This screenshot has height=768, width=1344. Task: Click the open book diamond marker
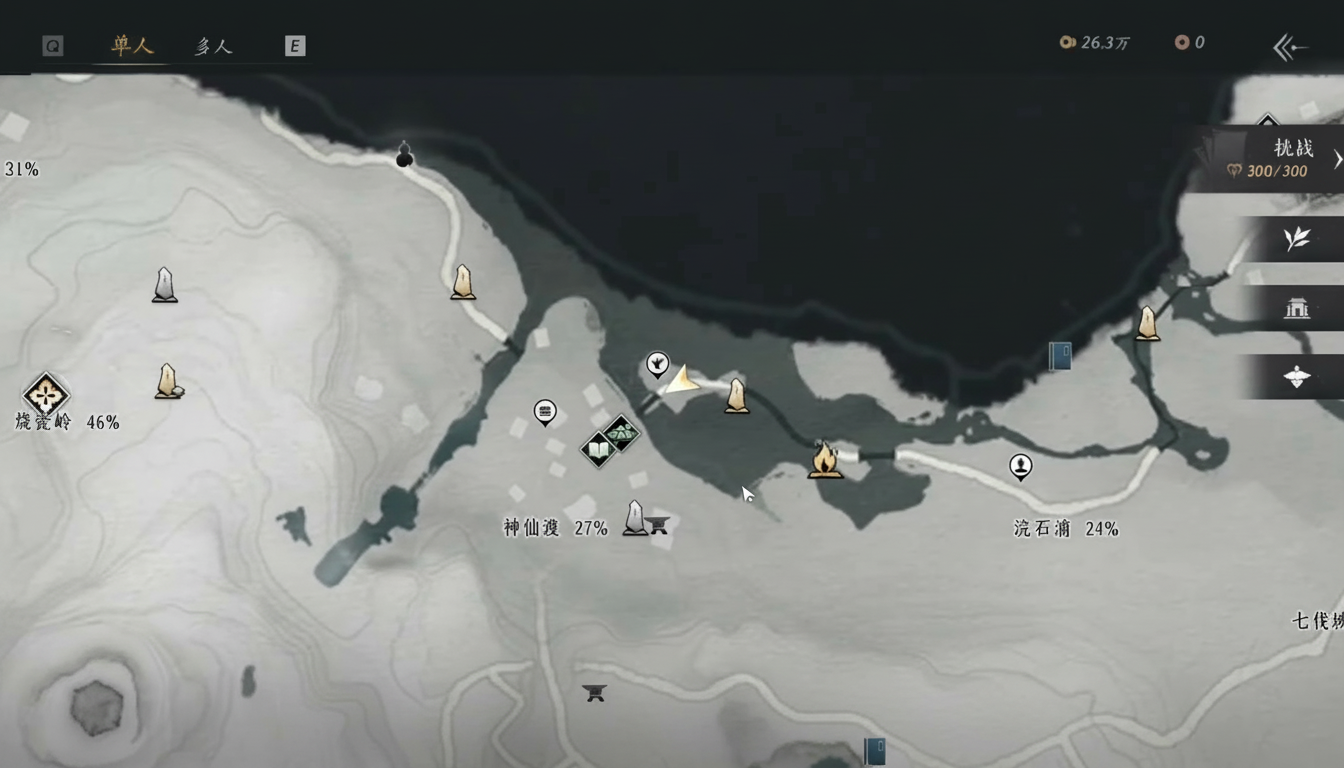click(599, 451)
